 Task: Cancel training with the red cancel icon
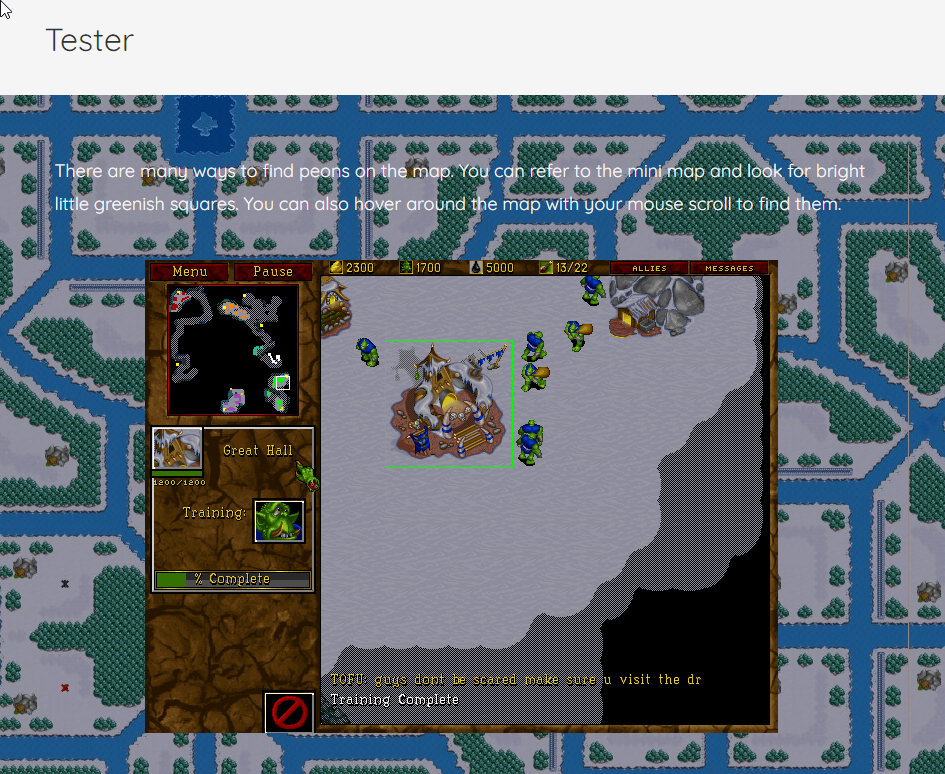[x=289, y=712]
